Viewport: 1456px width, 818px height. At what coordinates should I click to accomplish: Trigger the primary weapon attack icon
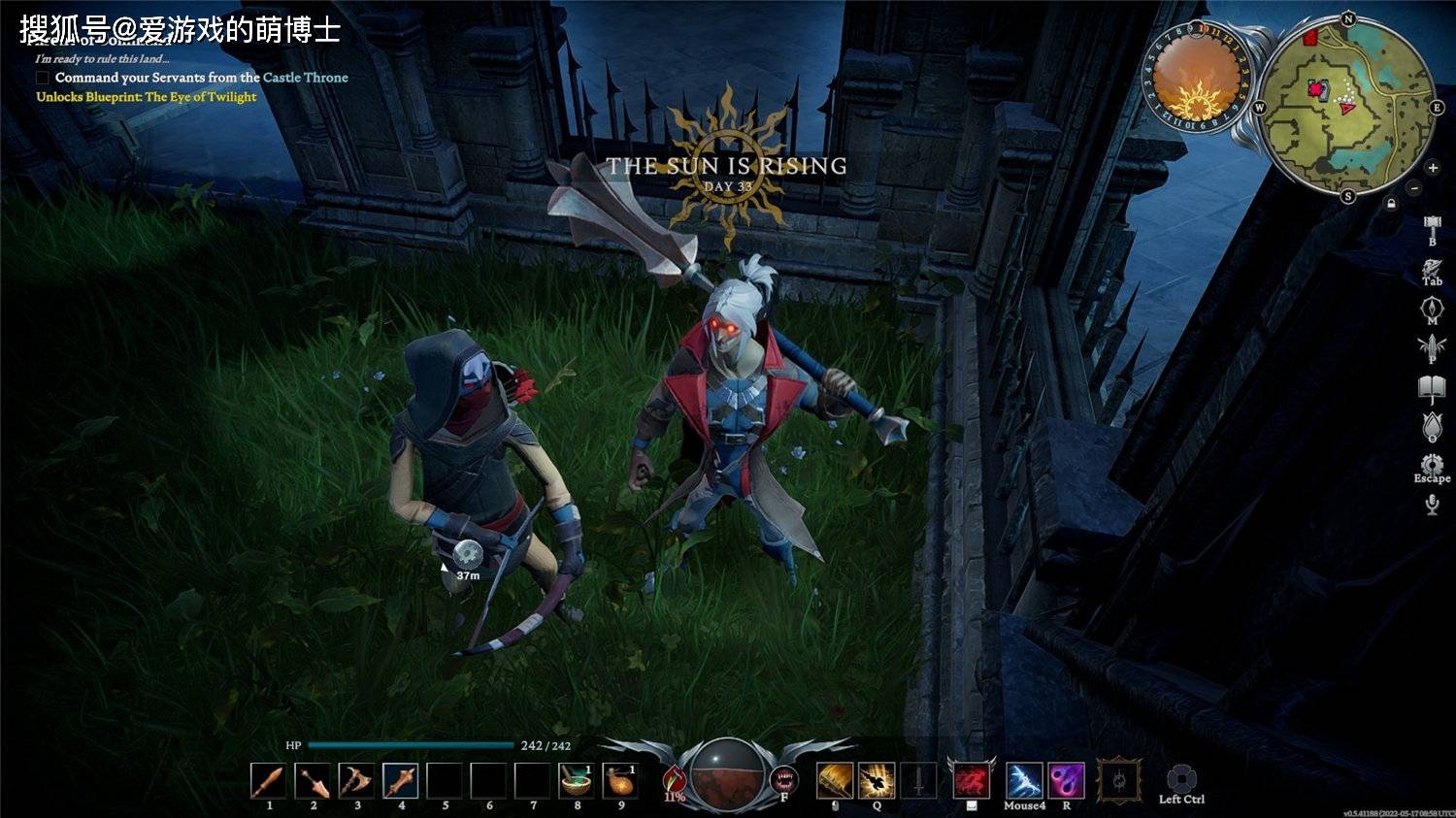834,780
